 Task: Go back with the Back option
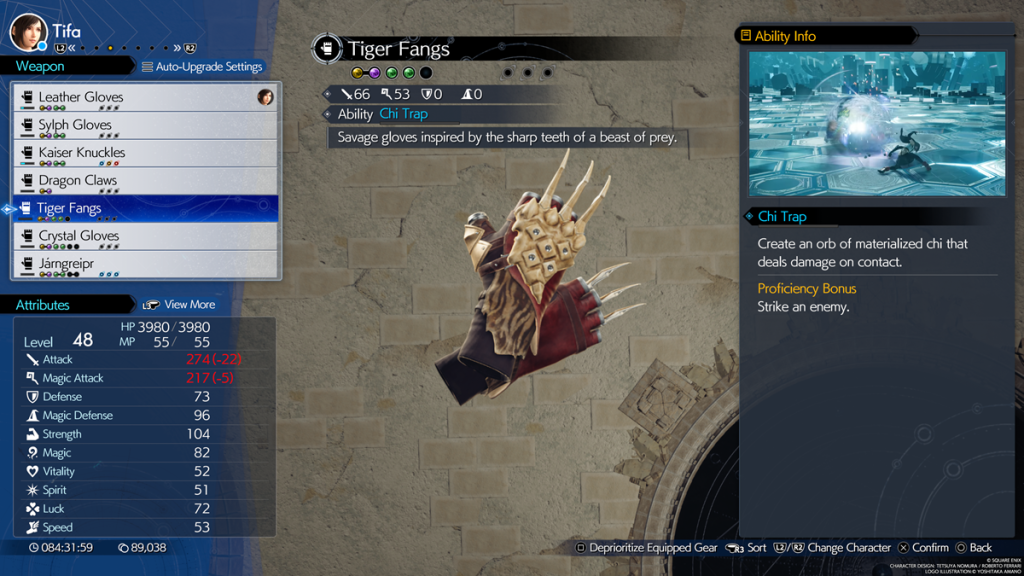(x=973, y=547)
